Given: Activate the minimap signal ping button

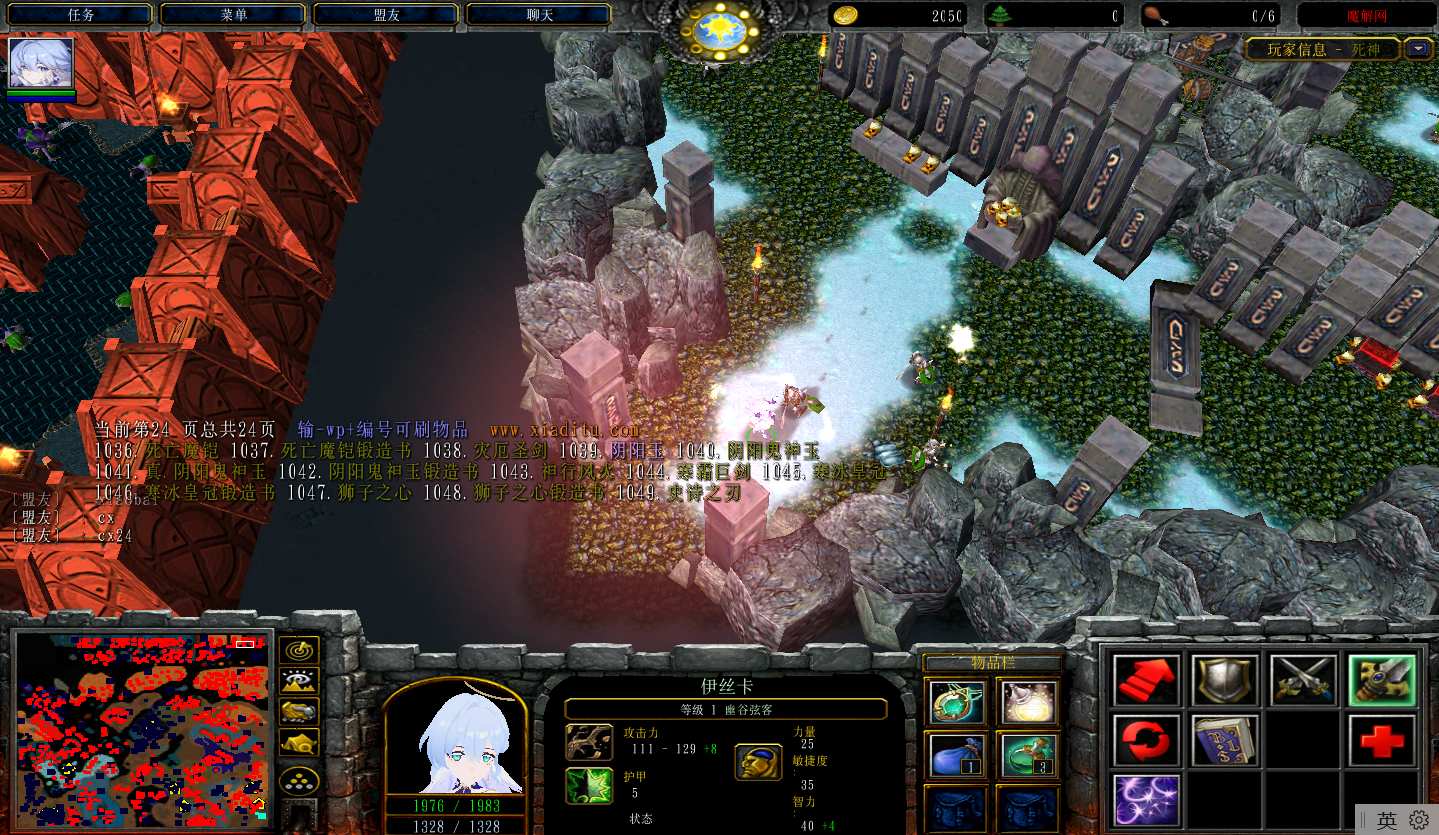Looking at the screenshot, I should tap(299, 650).
